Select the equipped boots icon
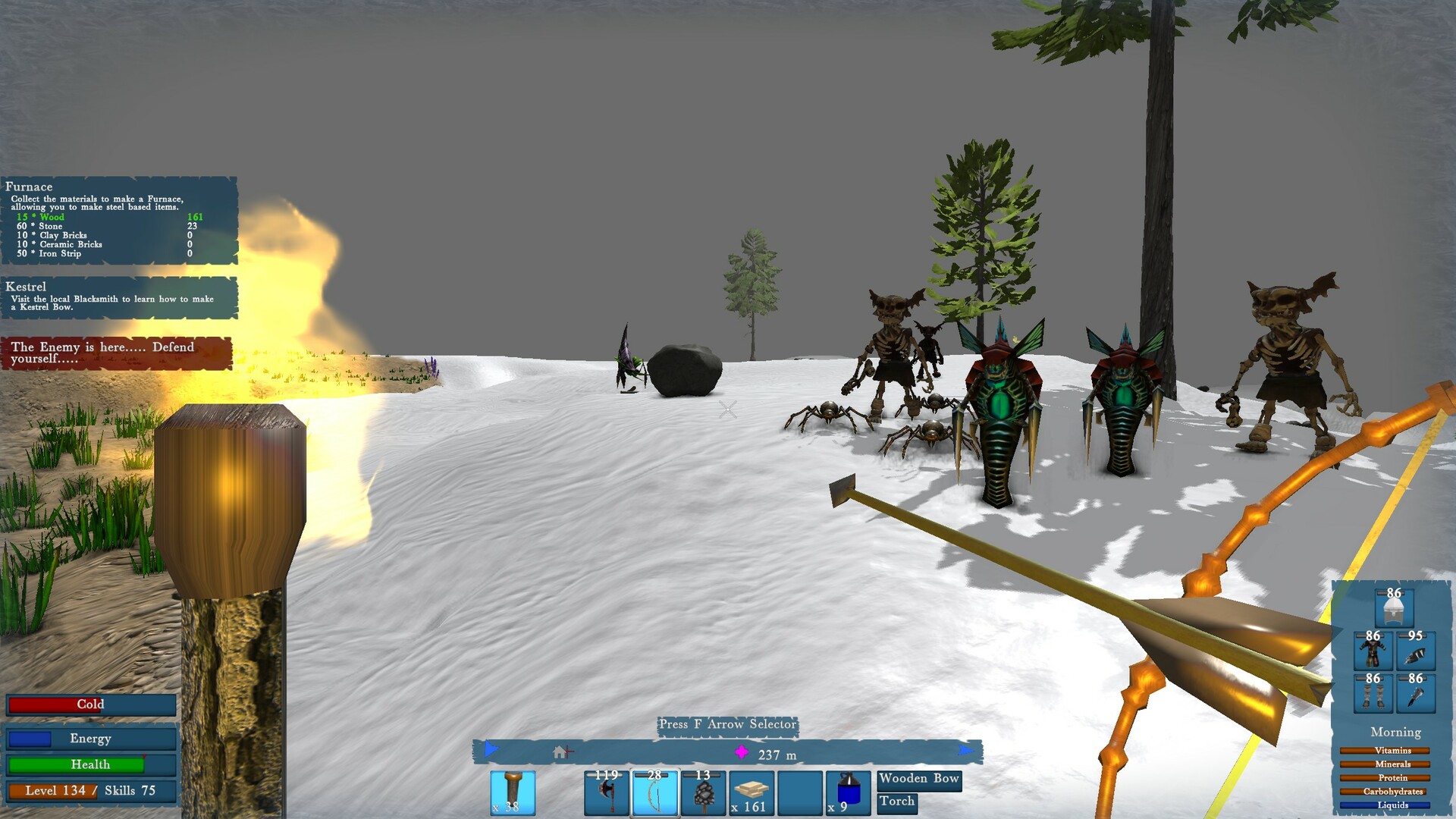The height and width of the screenshot is (819, 1456). (x=1373, y=693)
